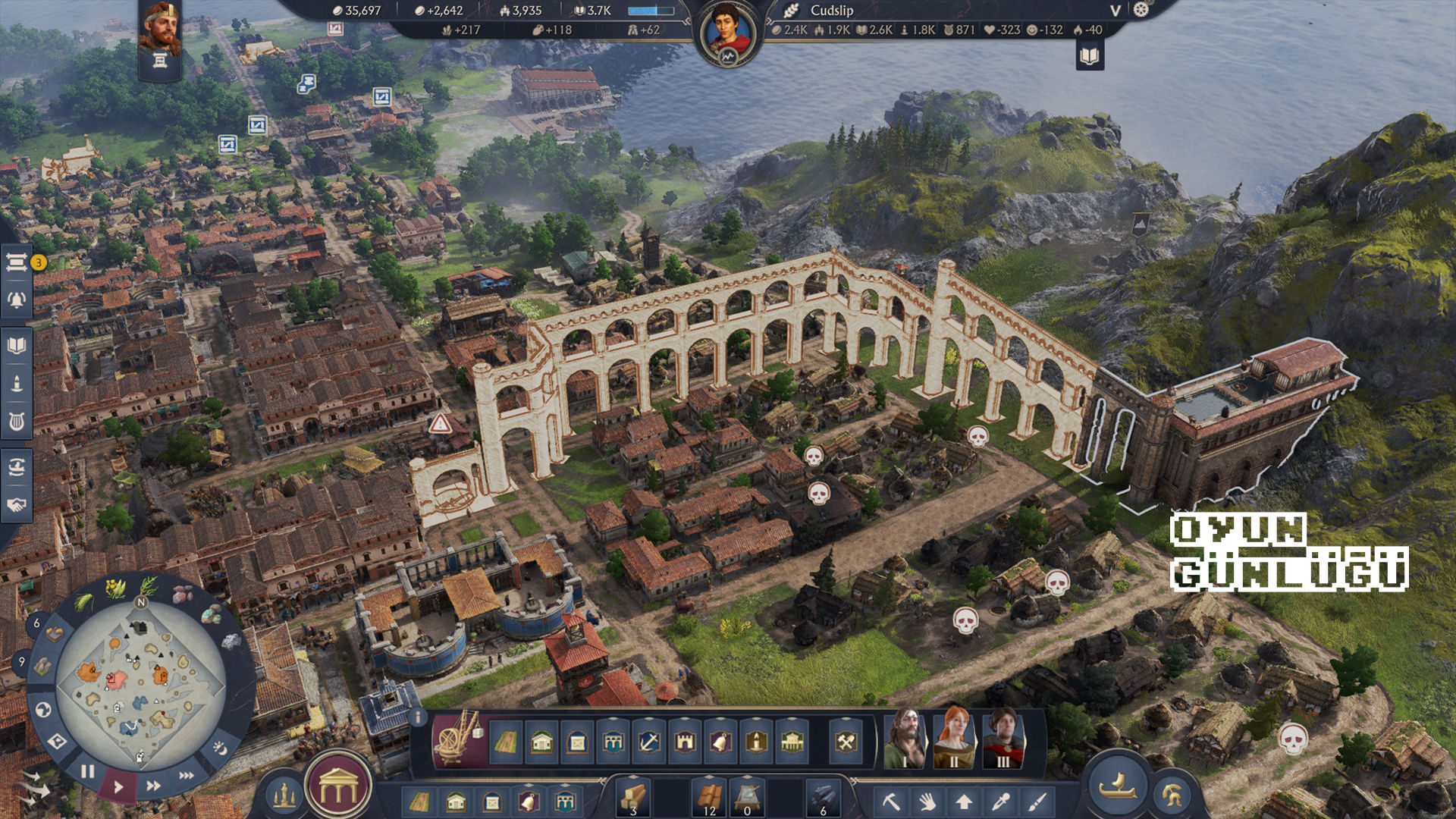Open the anchor harbor build category
This screenshot has height=819, width=1456.
click(649, 741)
